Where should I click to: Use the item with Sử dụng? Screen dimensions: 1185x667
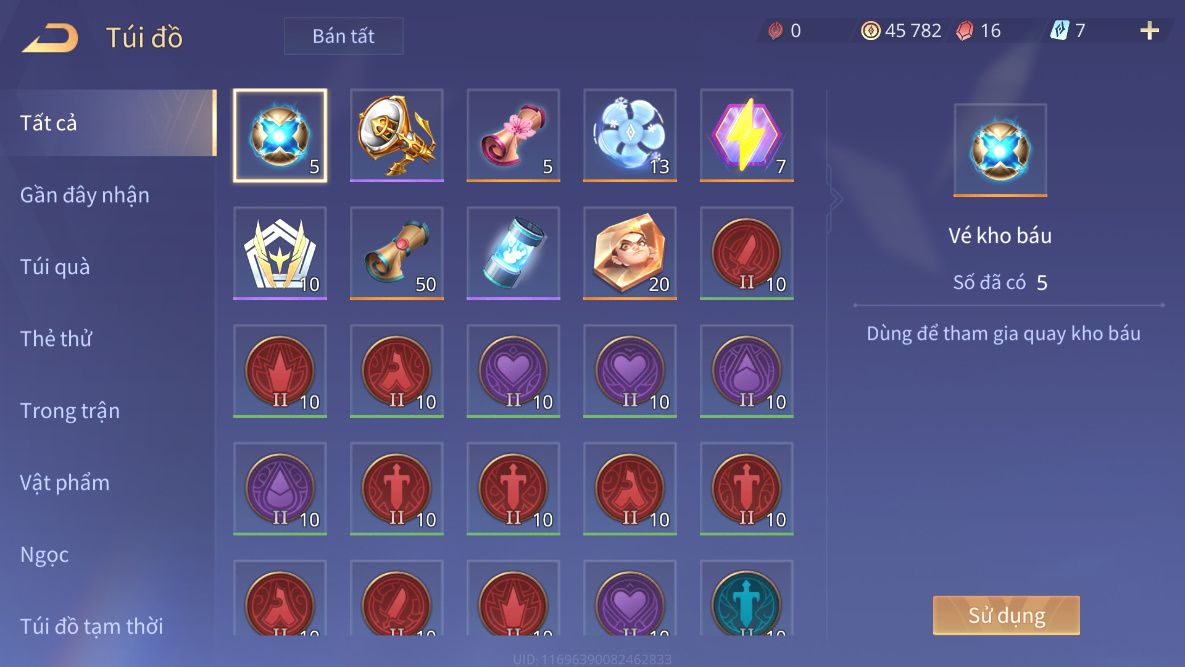[x=1006, y=615]
